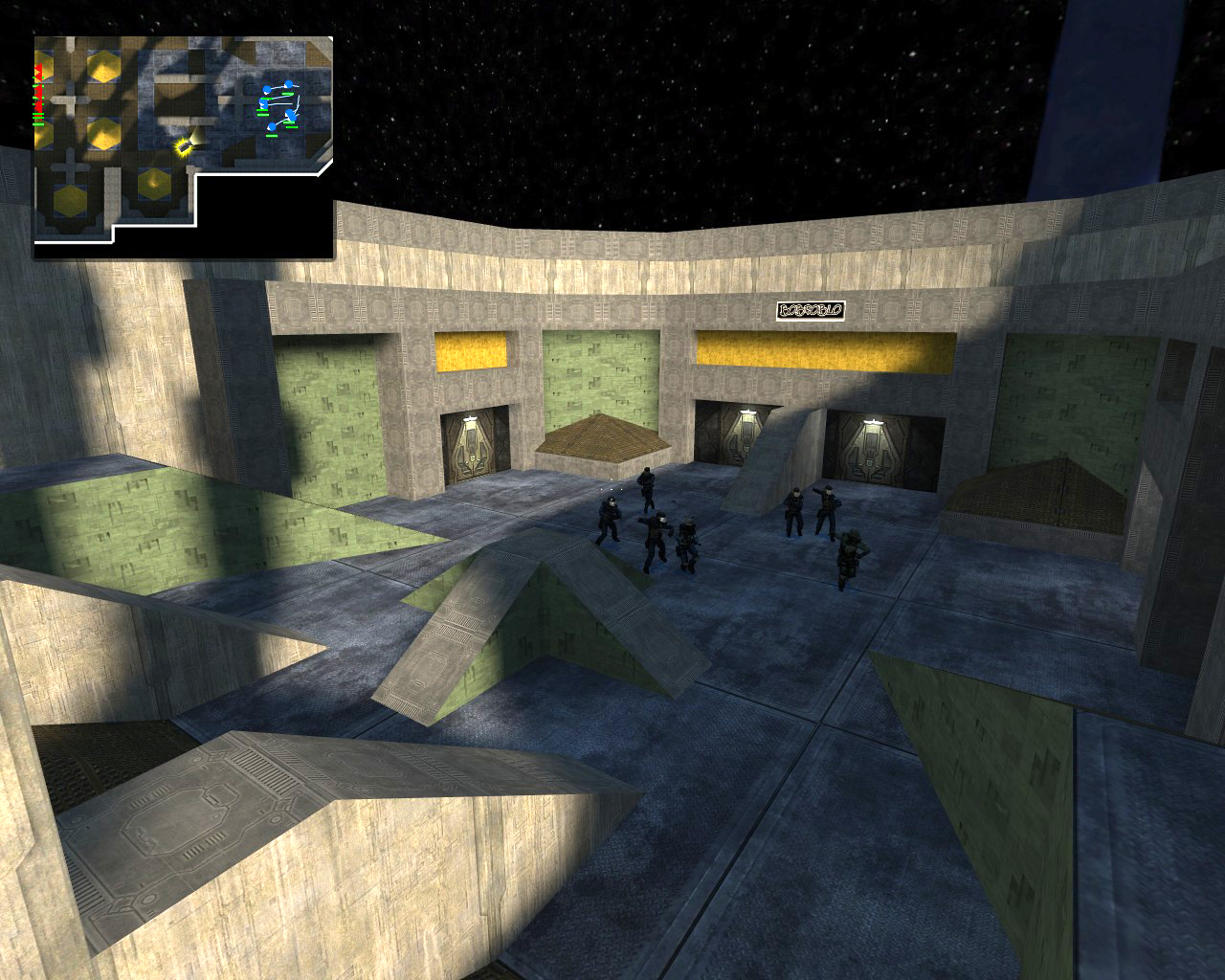The image size is (1225, 980).
Task: Click the topmost yellow hexagon pad on the minimap
Action: [103, 67]
